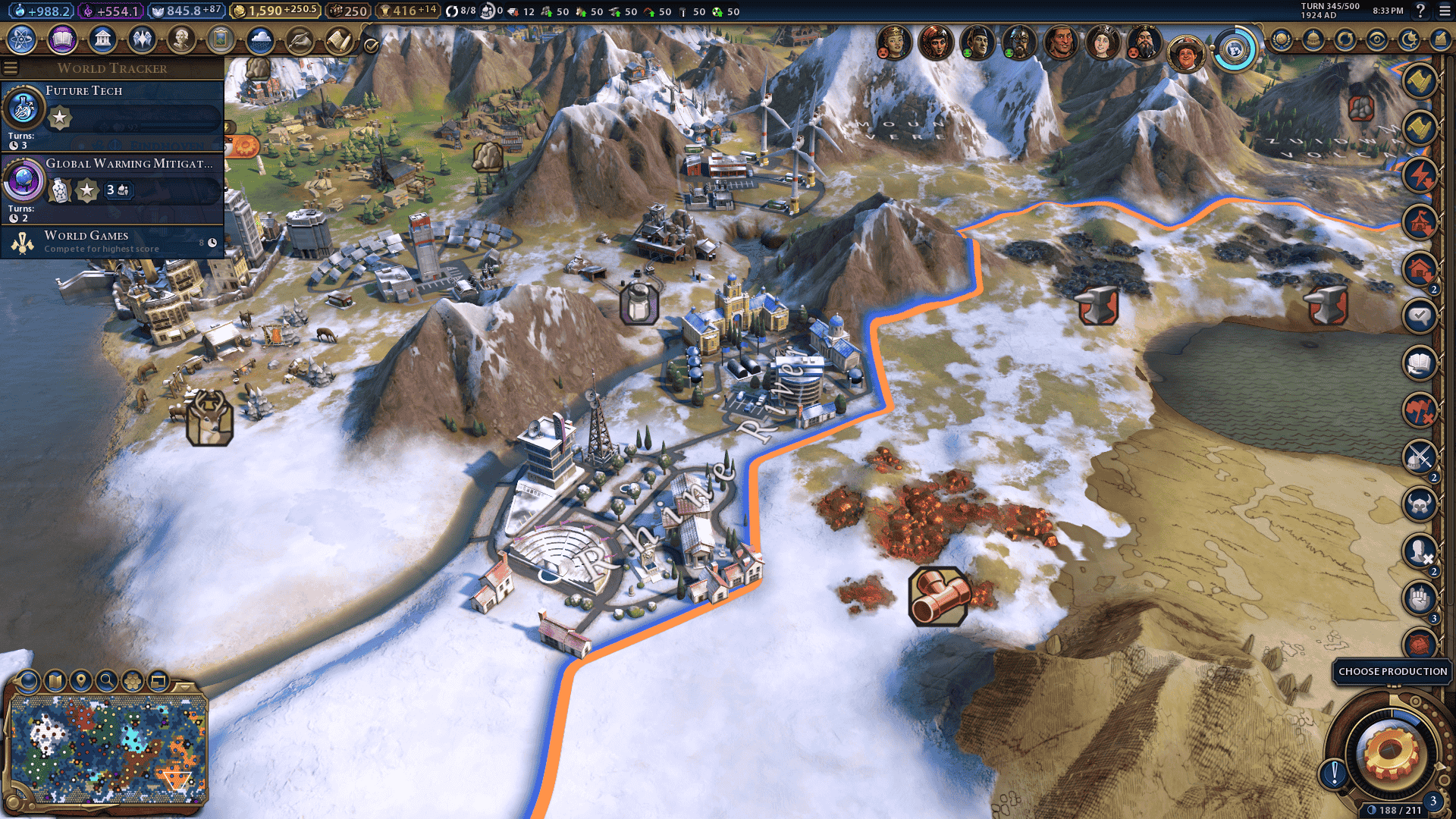The width and height of the screenshot is (1456, 819).
Task: Toggle the World Tracker options menu
Action: pos(11,68)
